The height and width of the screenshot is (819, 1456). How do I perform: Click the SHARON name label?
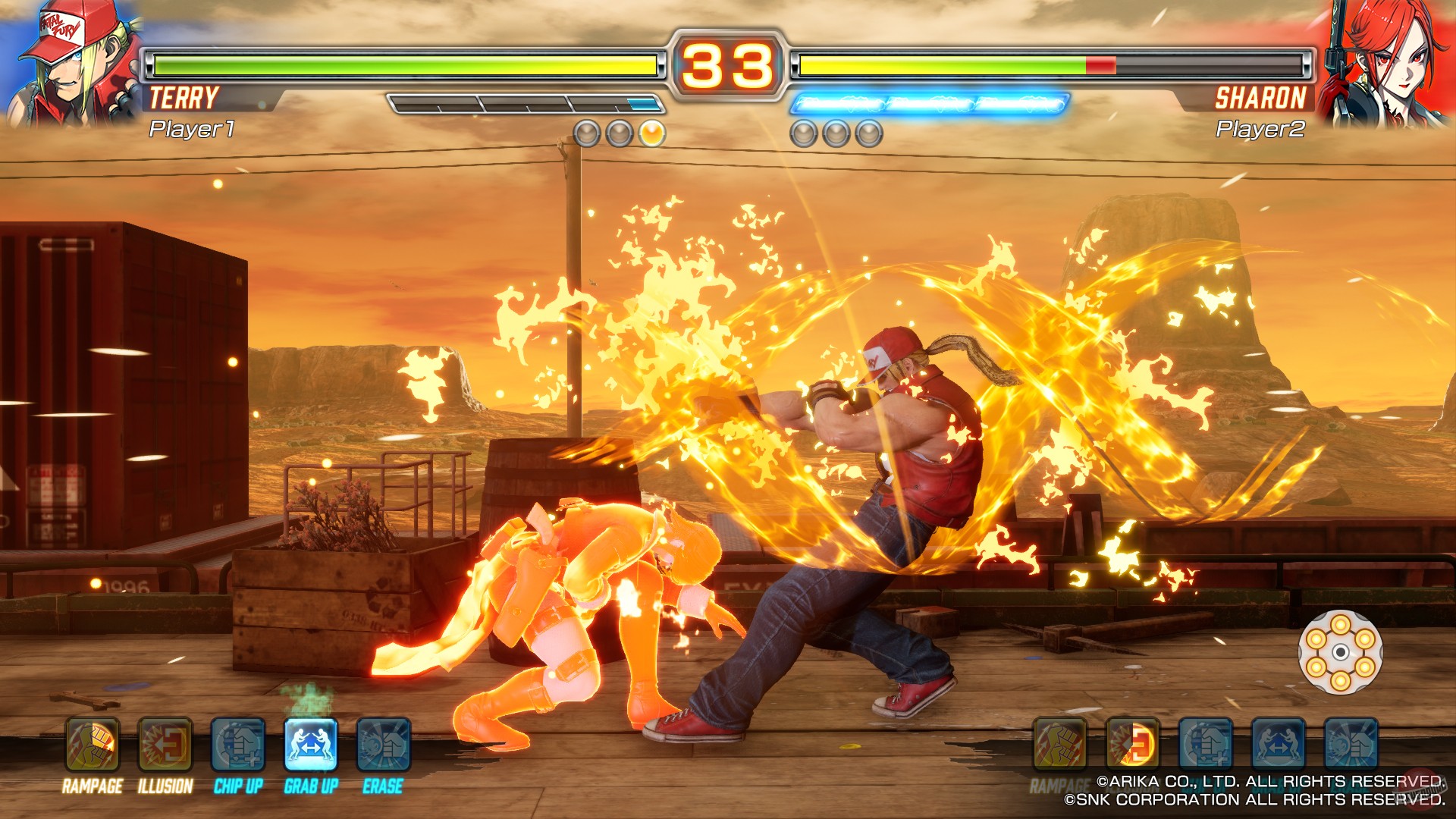[x=1261, y=97]
